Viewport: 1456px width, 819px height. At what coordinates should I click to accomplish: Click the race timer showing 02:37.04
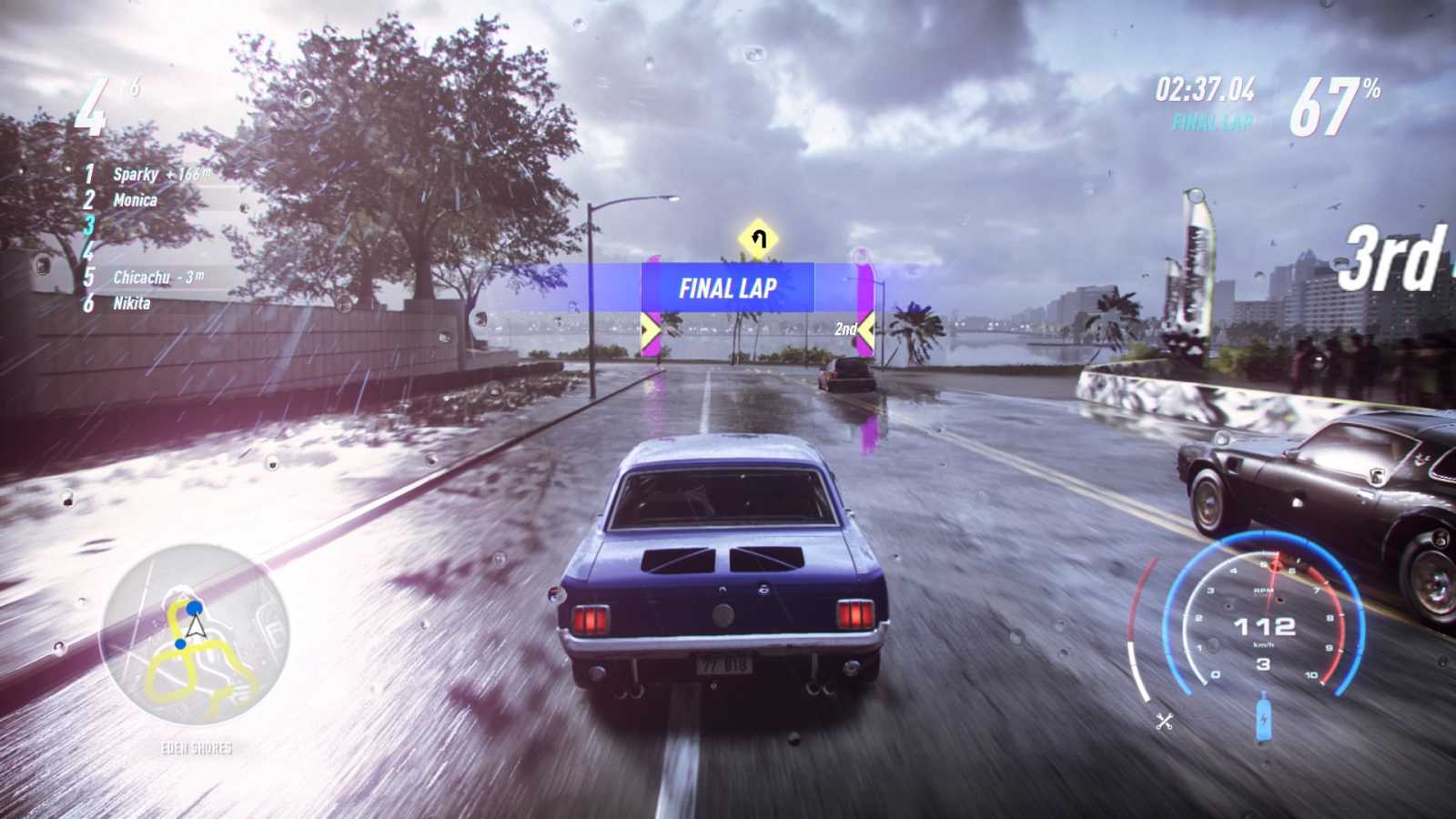click(1207, 91)
